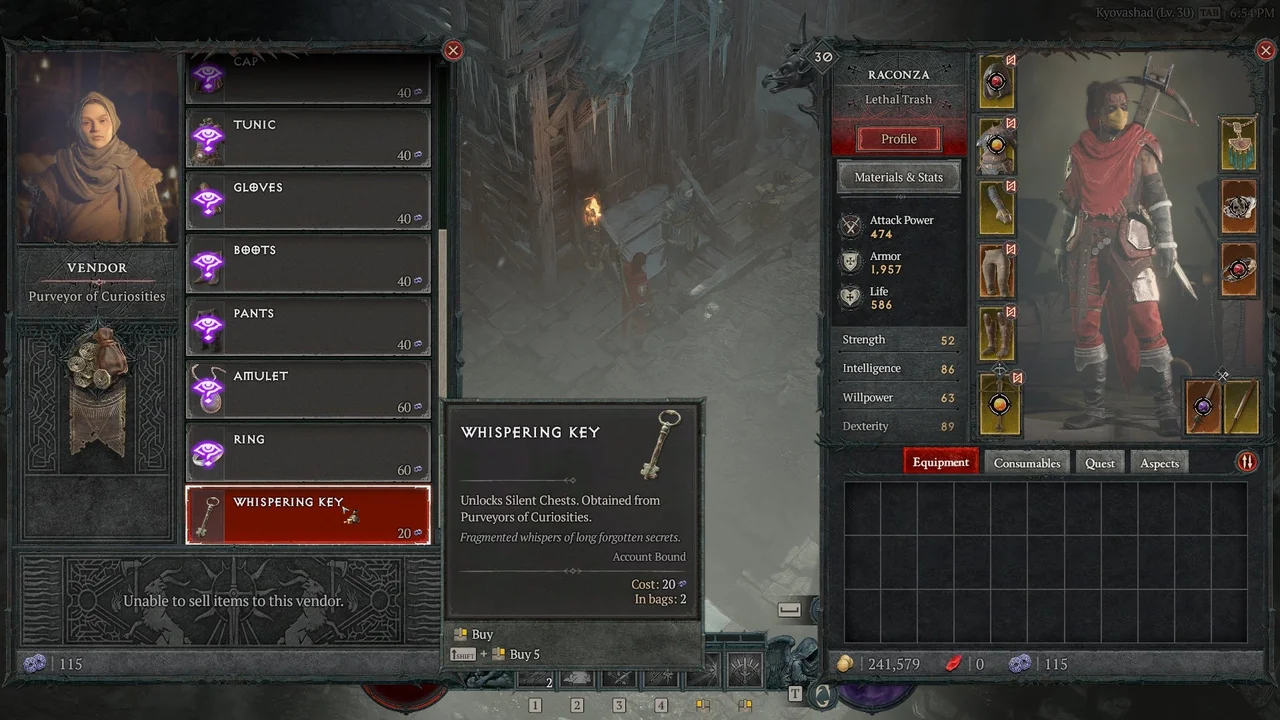The width and height of the screenshot is (1280, 720).
Task: Click the gold currency icon below inventory
Action: pos(845,663)
